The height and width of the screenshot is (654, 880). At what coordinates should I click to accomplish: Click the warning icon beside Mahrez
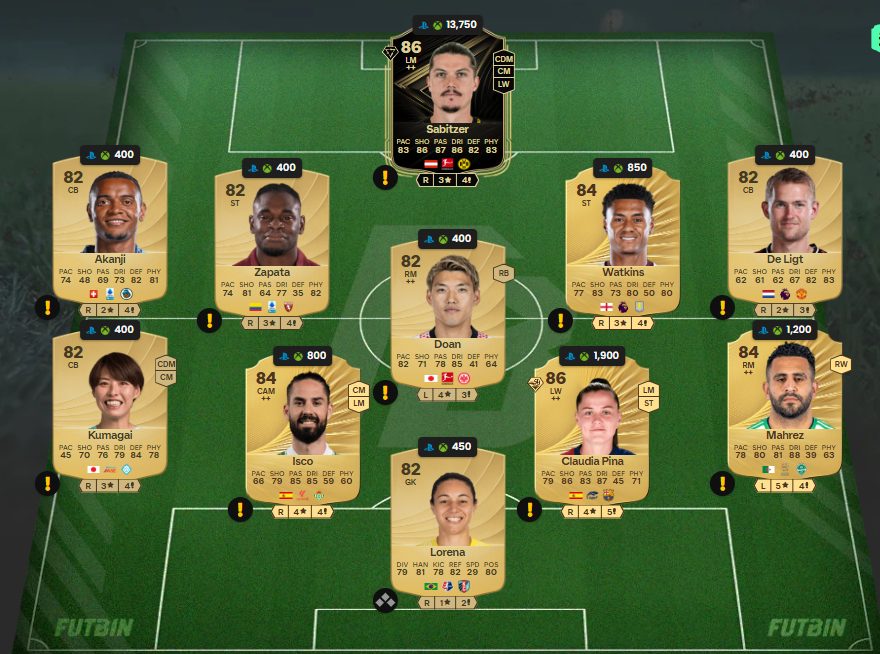tap(722, 484)
